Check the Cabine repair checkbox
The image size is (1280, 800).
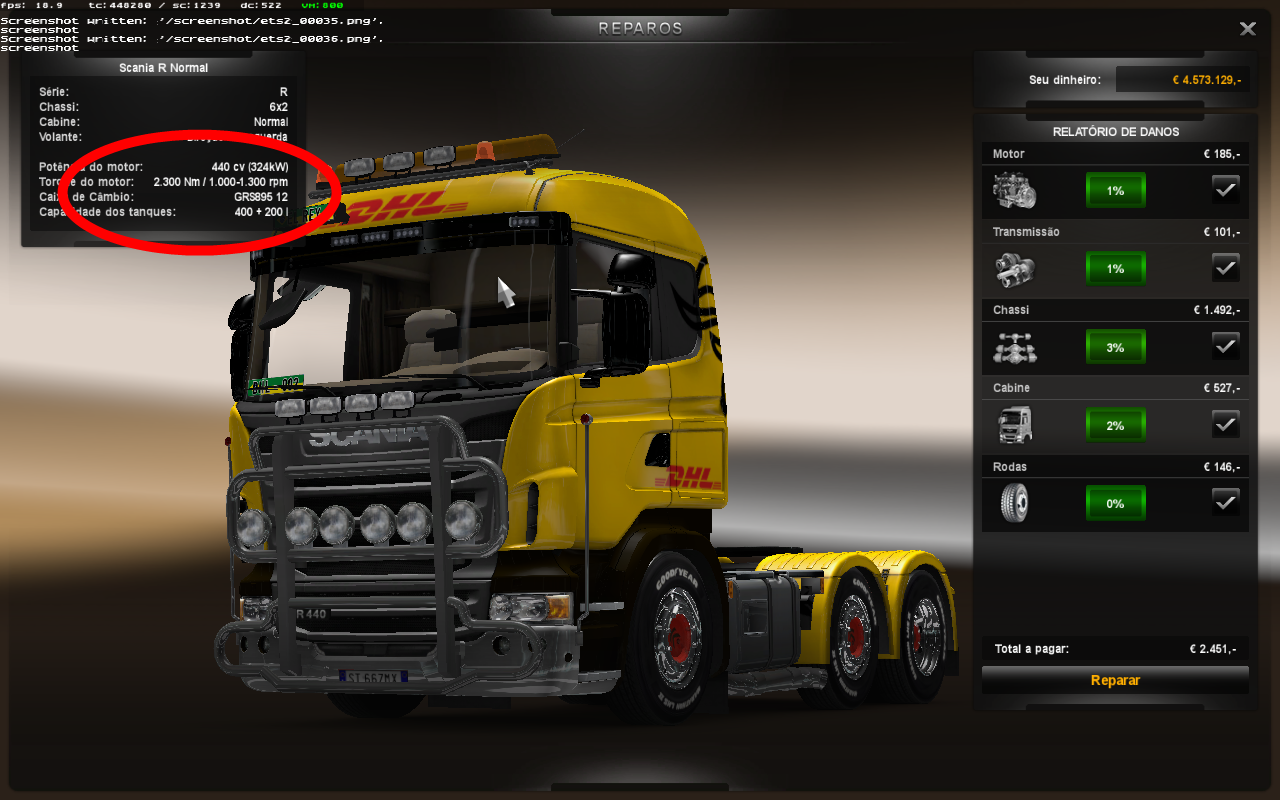tap(1226, 424)
